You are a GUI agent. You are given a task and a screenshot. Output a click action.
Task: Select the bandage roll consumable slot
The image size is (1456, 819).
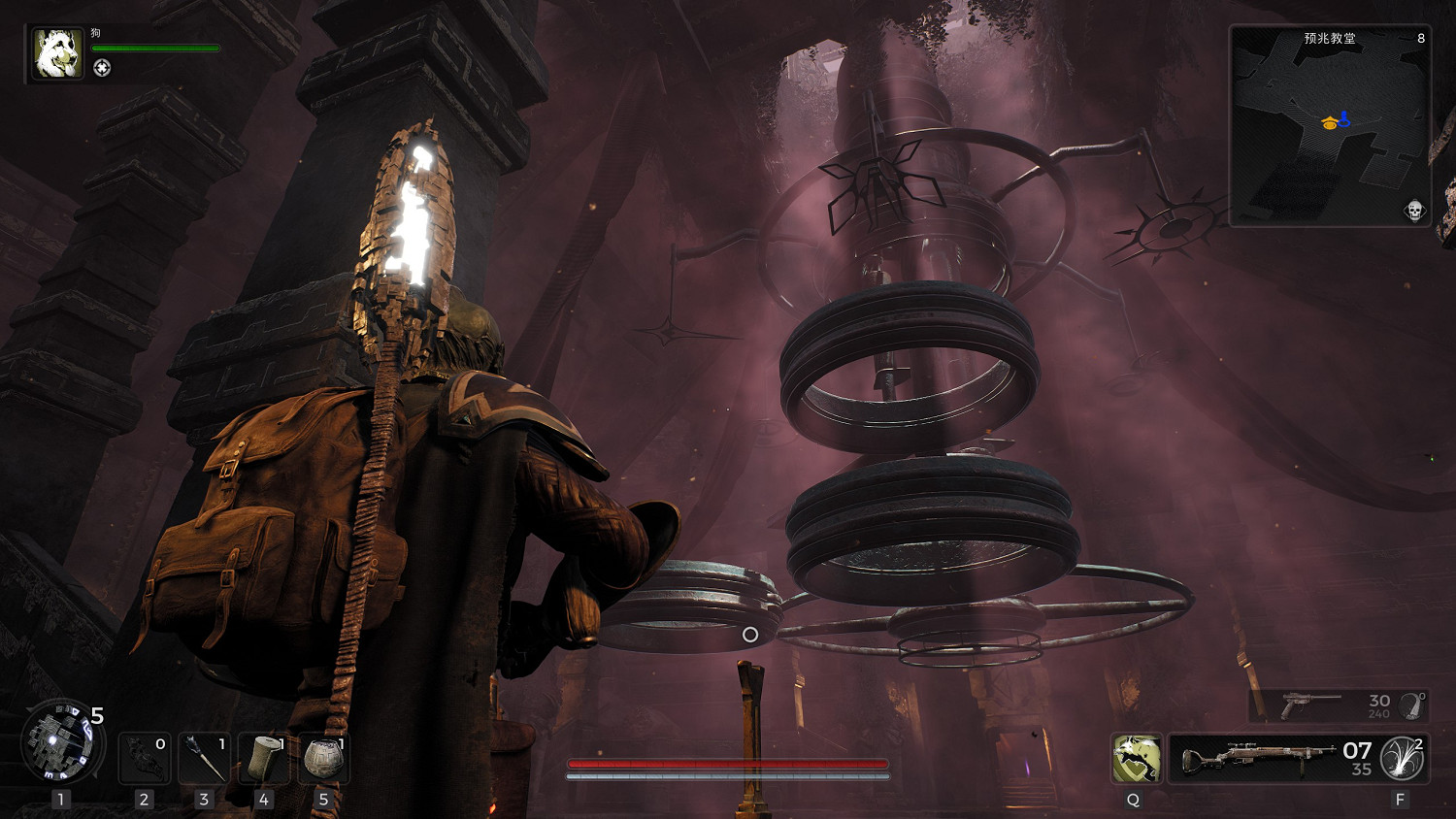[263, 758]
